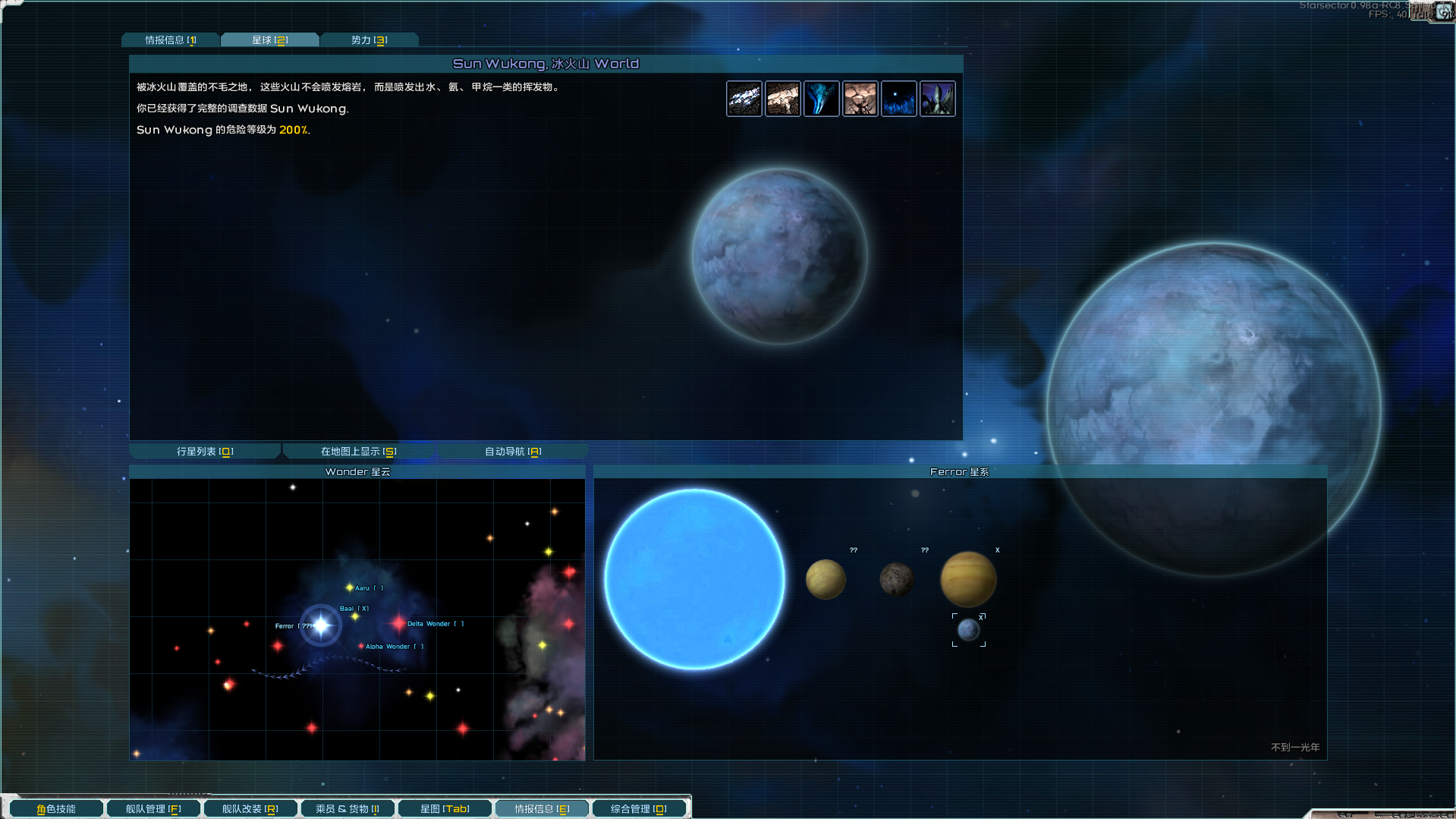Open 舰队管理 fleet management

click(x=153, y=809)
